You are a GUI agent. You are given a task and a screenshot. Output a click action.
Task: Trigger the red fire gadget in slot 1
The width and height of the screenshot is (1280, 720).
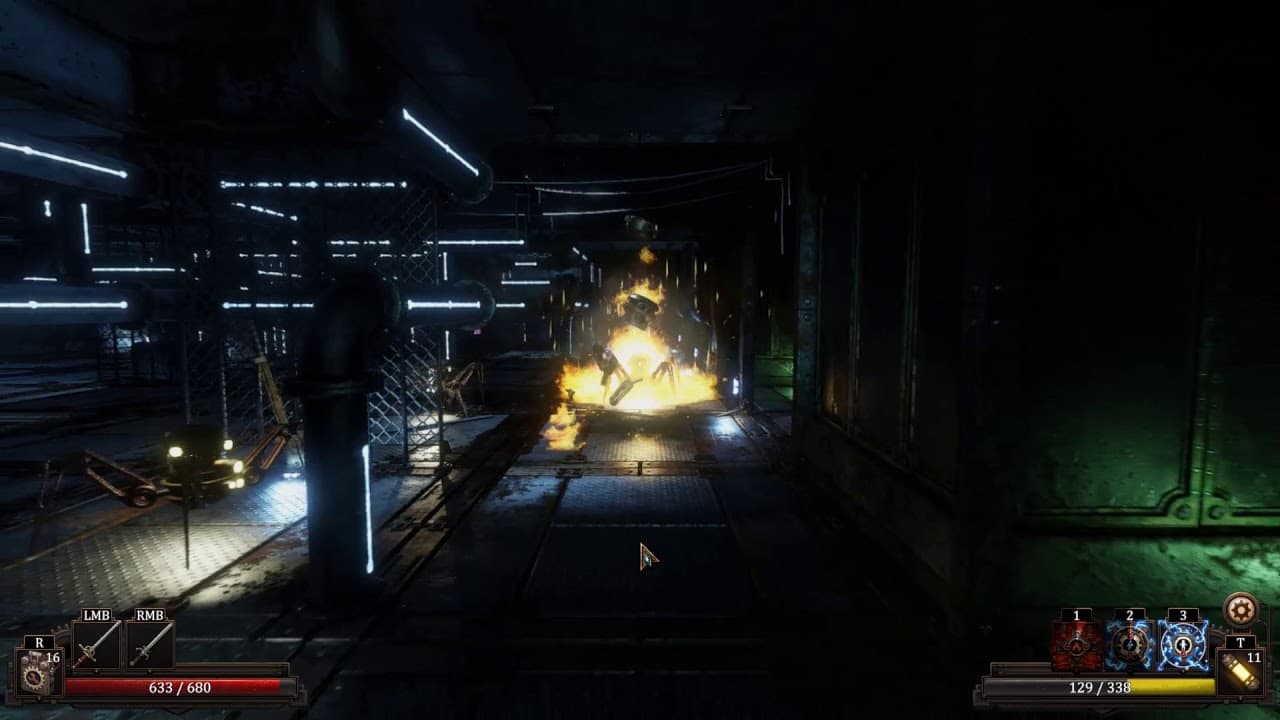pyautogui.click(x=1077, y=645)
